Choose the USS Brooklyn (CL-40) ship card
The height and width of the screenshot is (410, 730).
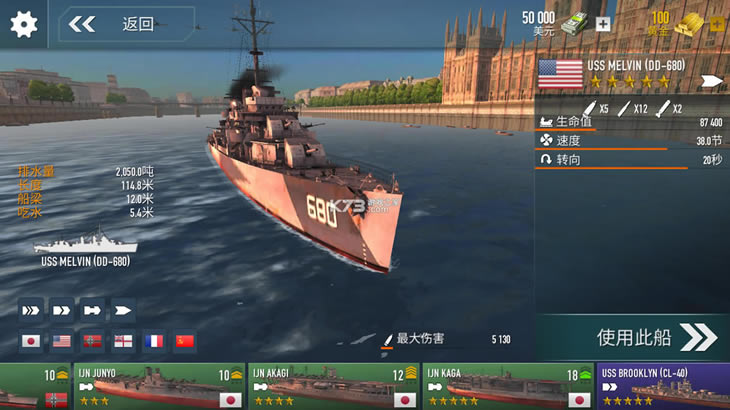point(664,387)
